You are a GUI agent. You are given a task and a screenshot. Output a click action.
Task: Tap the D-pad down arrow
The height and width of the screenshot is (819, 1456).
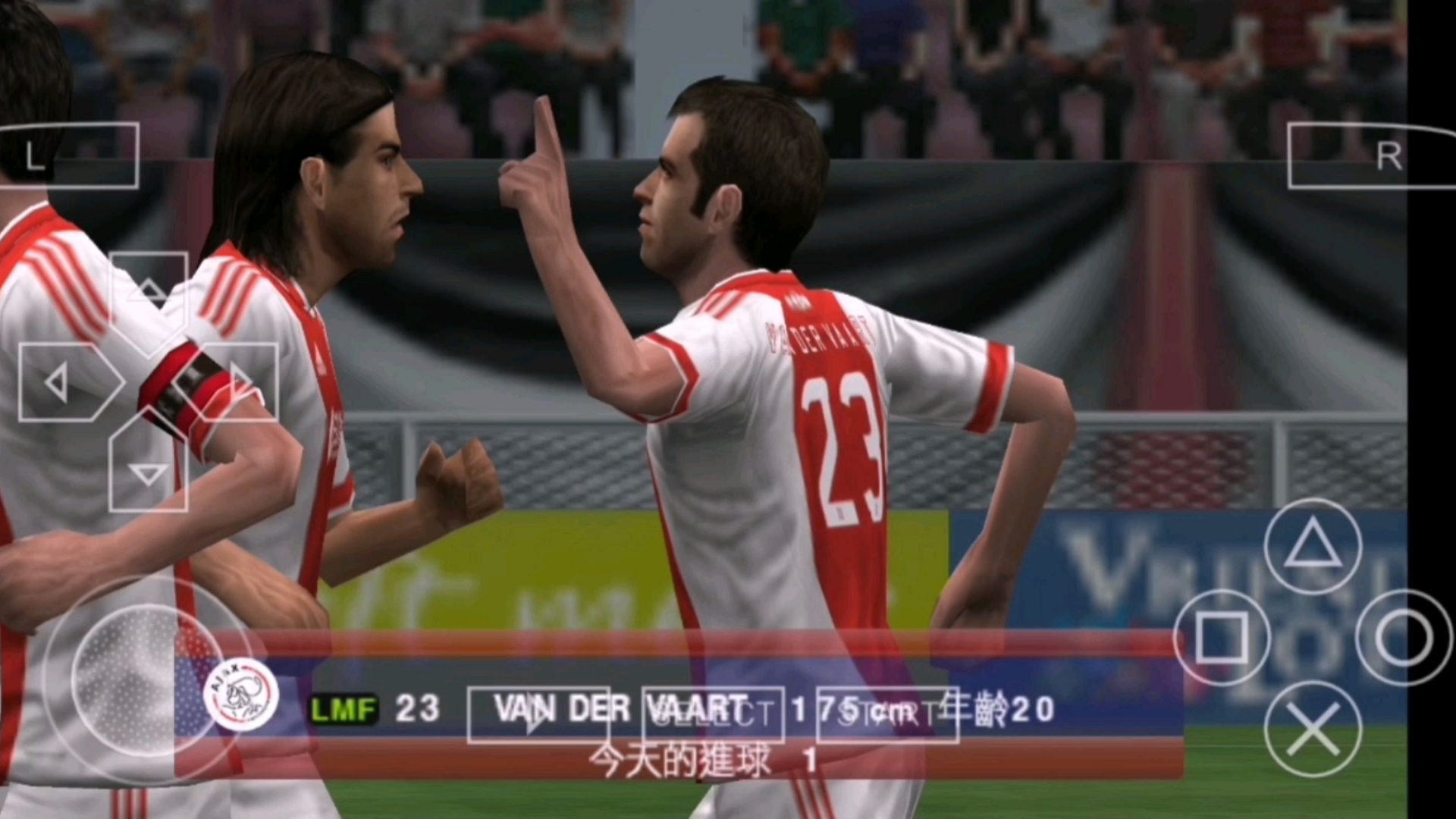[149, 472]
